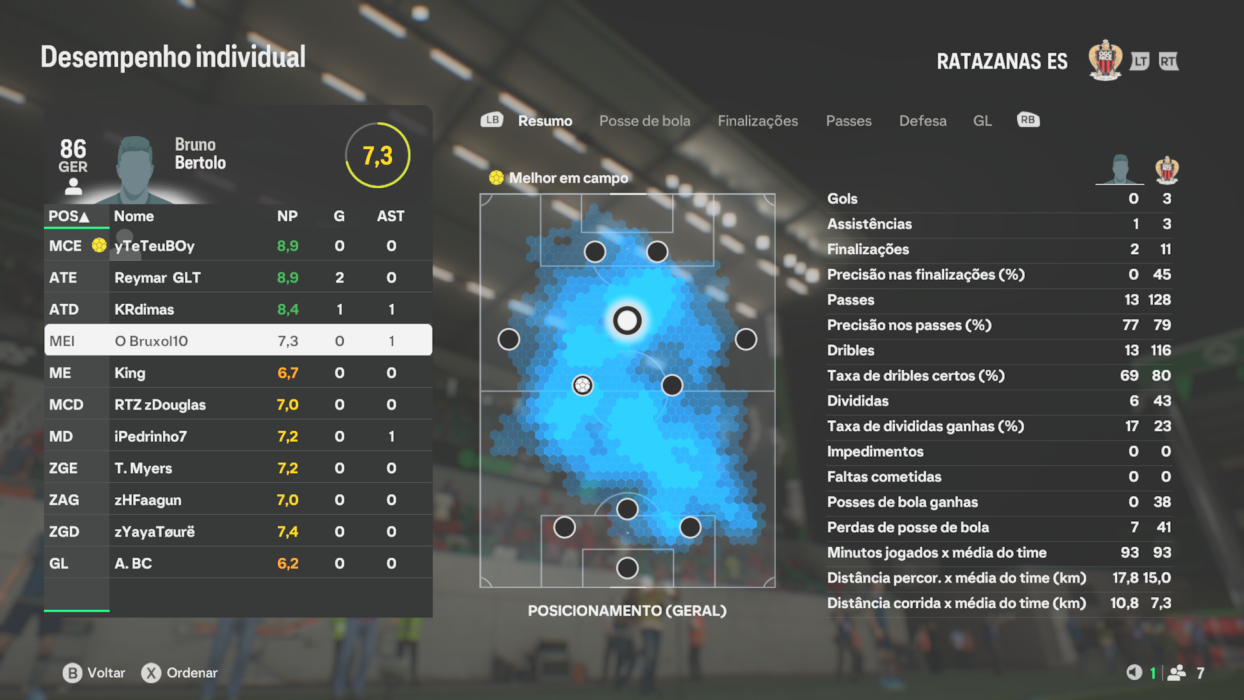Go back with the Voltar button

95,673
